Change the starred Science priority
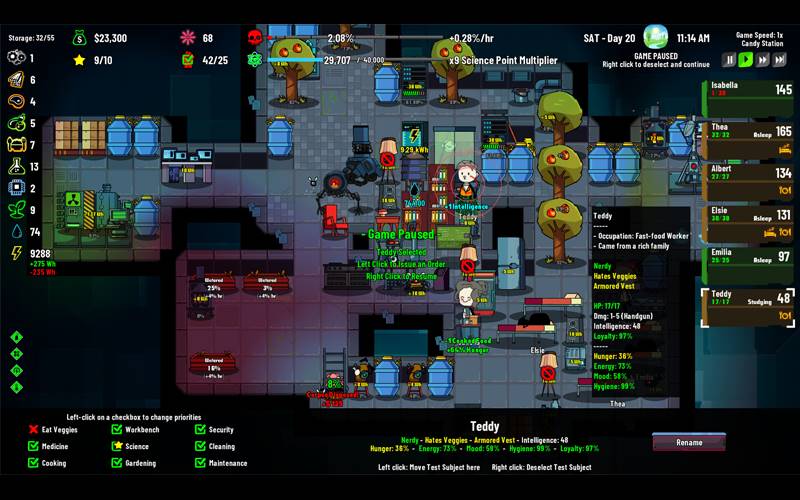This screenshot has width=800, height=500. [x=117, y=446]
